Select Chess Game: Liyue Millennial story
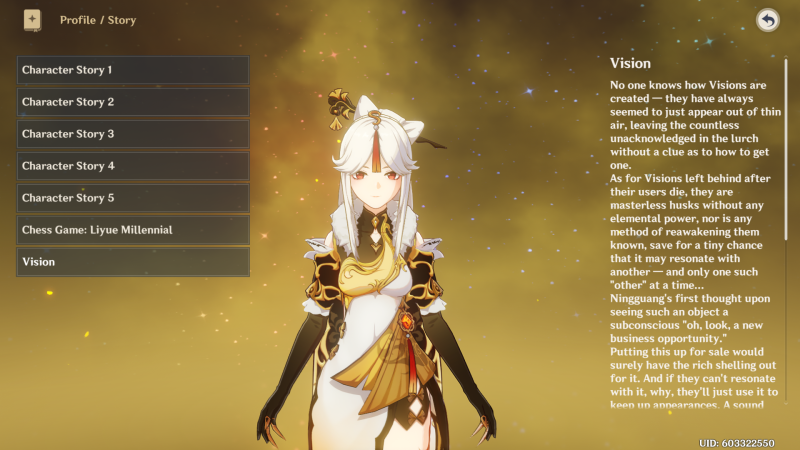Screen dimensions: 800x450 click(x=132, y=230)
